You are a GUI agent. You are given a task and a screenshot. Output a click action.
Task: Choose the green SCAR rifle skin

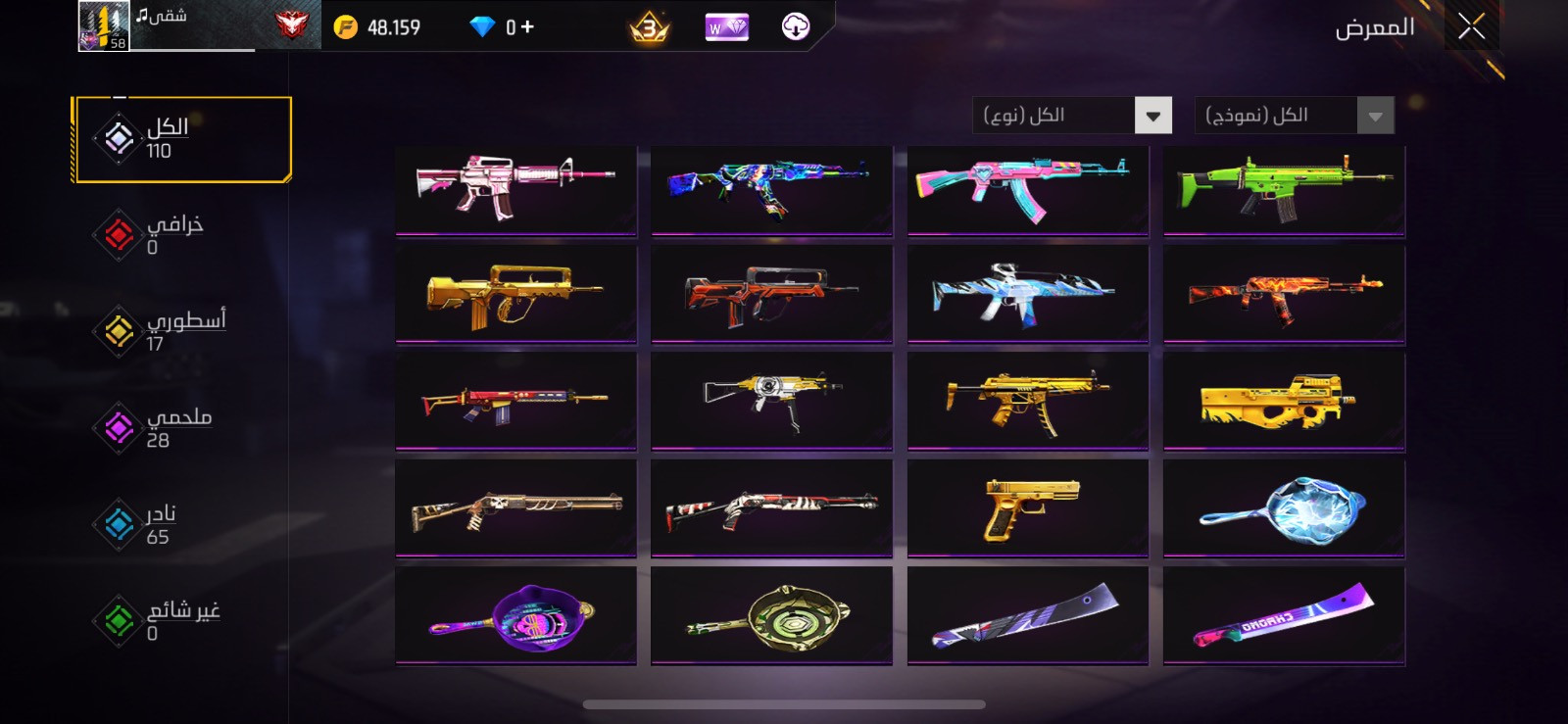pos(1284,189)
